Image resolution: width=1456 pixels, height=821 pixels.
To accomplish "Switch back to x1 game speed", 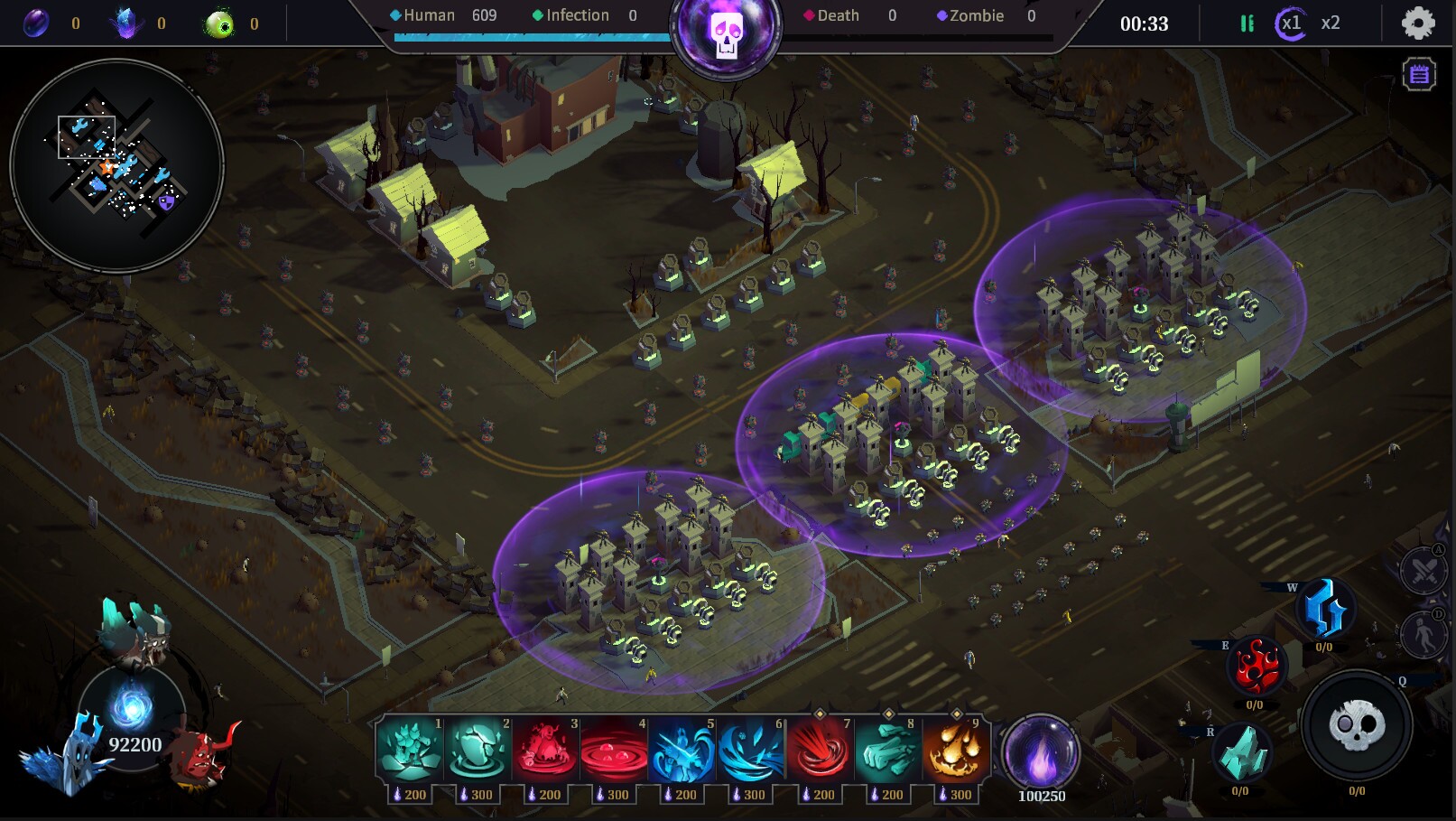I will pyautogui.click(x=1290, y=23).
